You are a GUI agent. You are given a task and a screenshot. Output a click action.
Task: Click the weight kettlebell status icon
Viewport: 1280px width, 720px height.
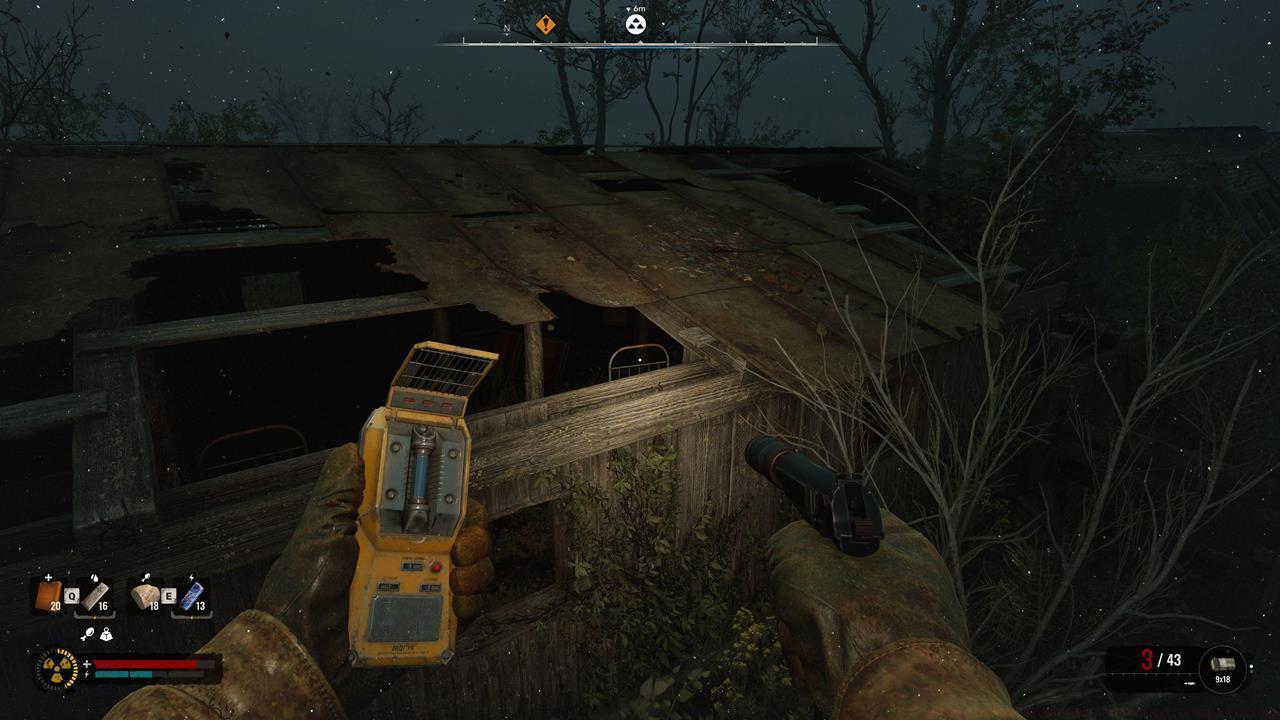point(107,634)
